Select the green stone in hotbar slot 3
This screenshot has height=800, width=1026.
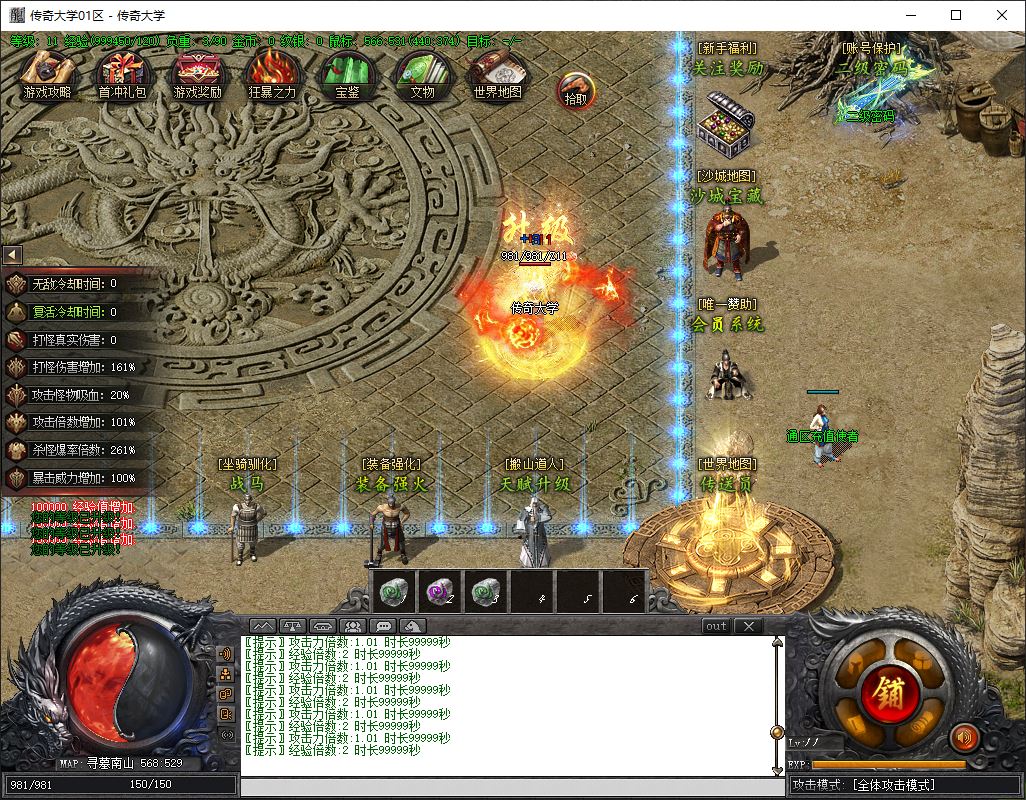point(484,591)
